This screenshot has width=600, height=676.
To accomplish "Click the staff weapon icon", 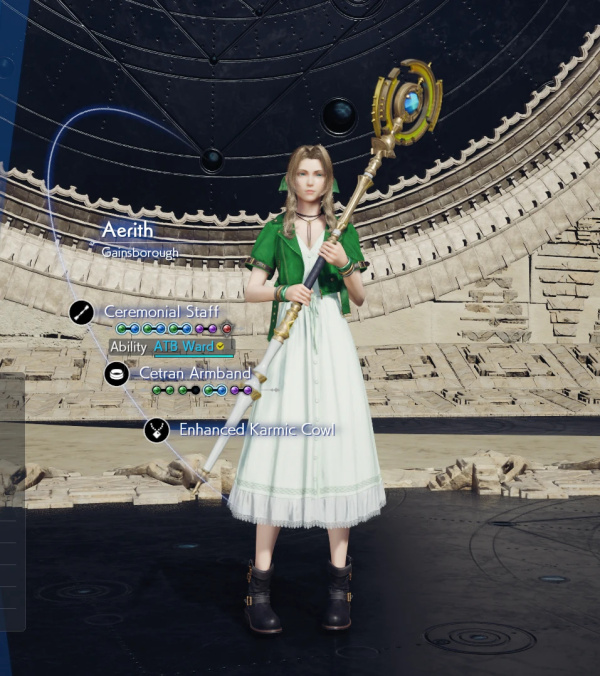I will (x=82, y=312).
